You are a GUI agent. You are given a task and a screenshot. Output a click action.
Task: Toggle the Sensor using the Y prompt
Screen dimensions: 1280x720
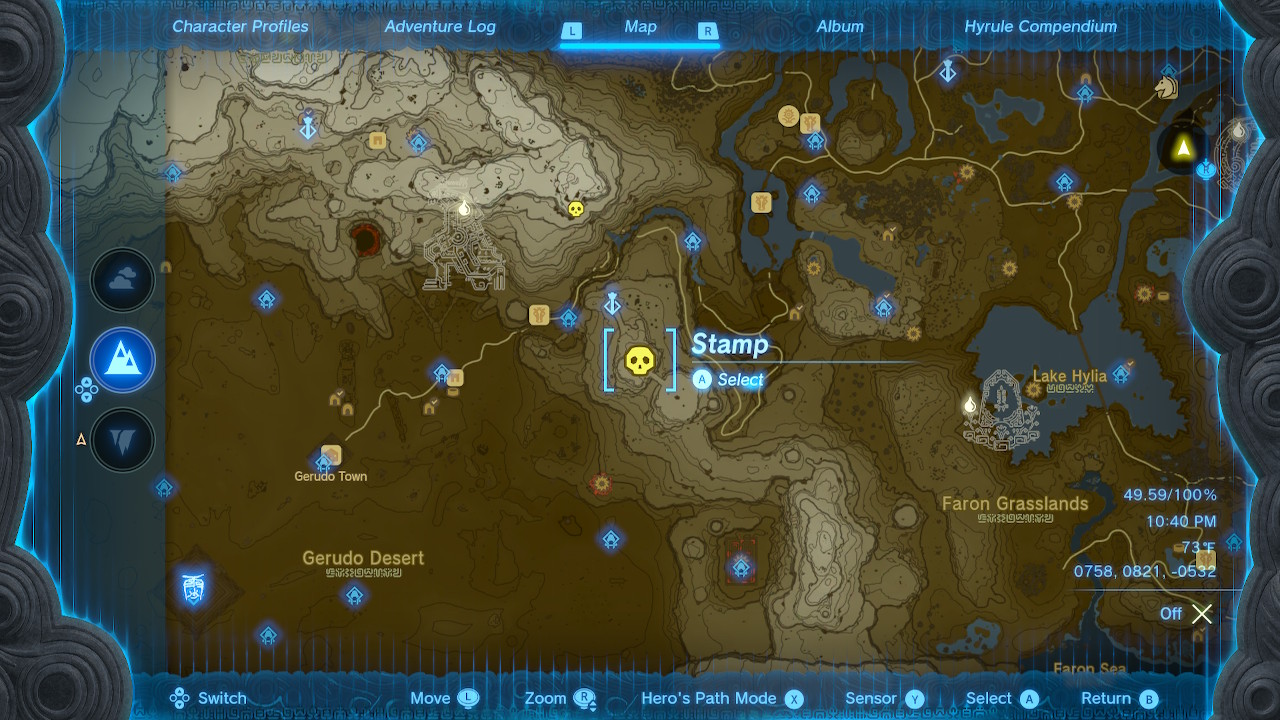tap(884, 698)
